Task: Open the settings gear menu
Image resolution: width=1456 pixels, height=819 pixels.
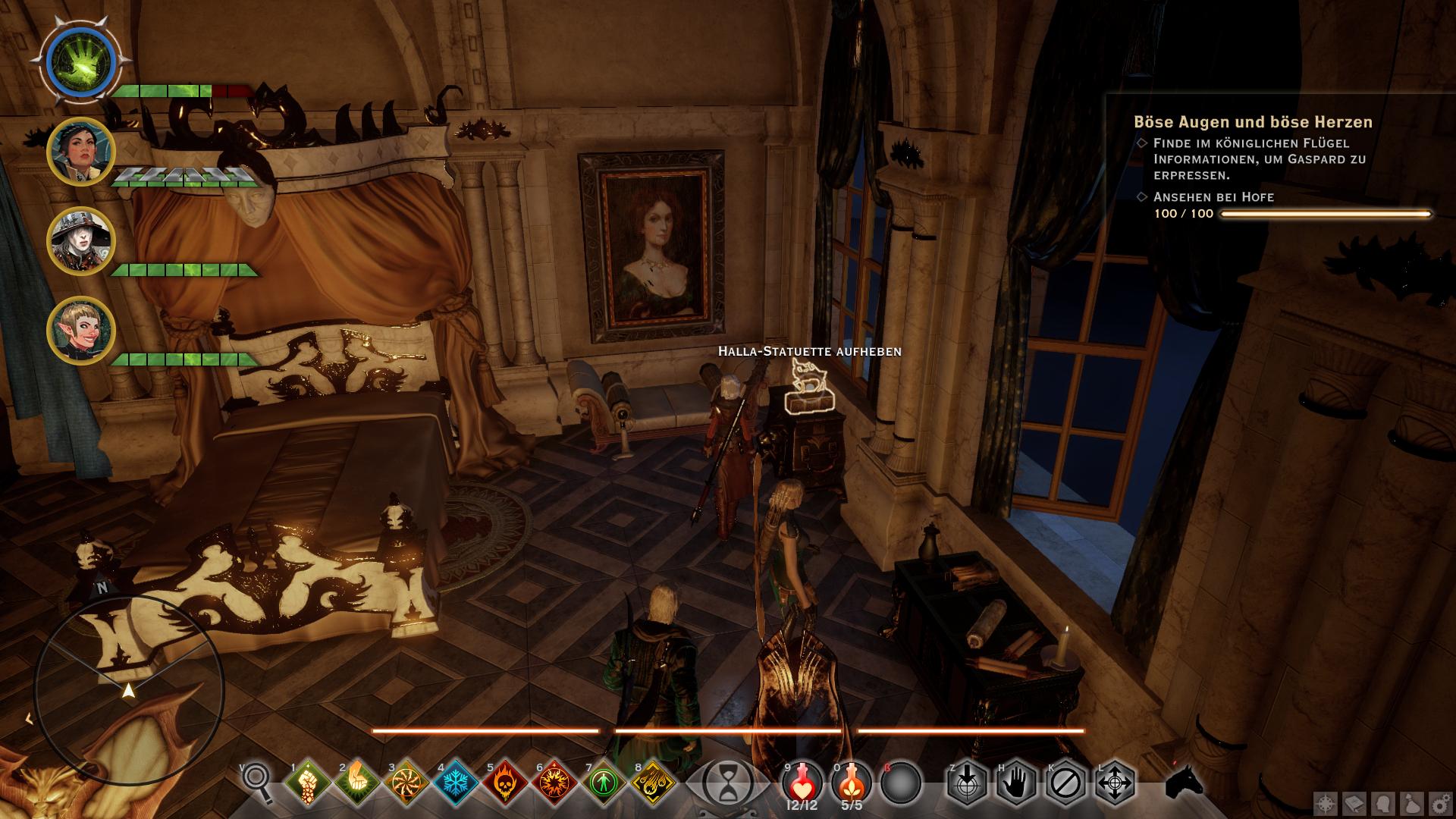Action: tap(1439, 803)
